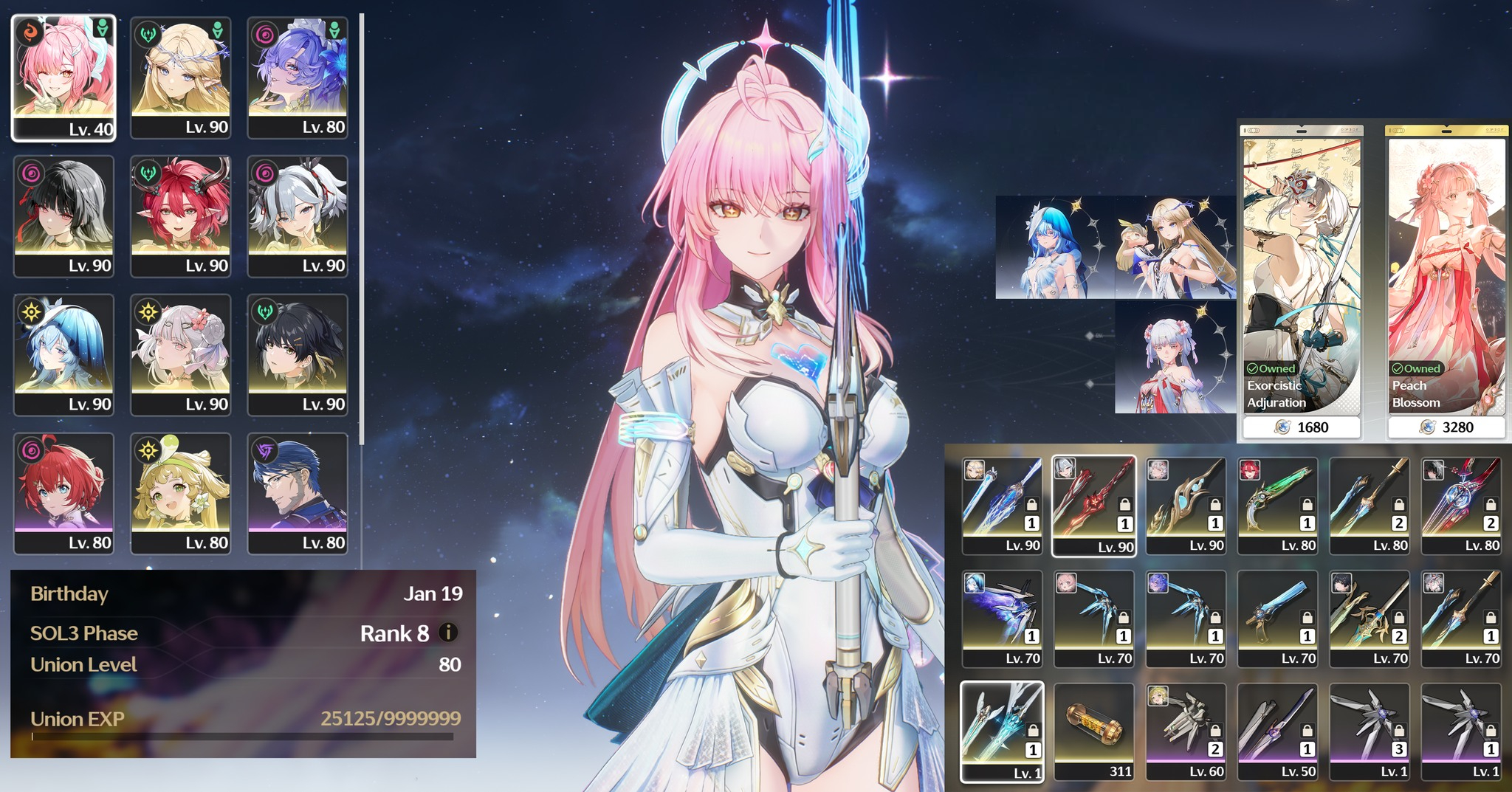This screenshot has height=792, width=1512.
Task: Choose the black-haired Lv. 90 character with hairclip
Action: [298, 354]
